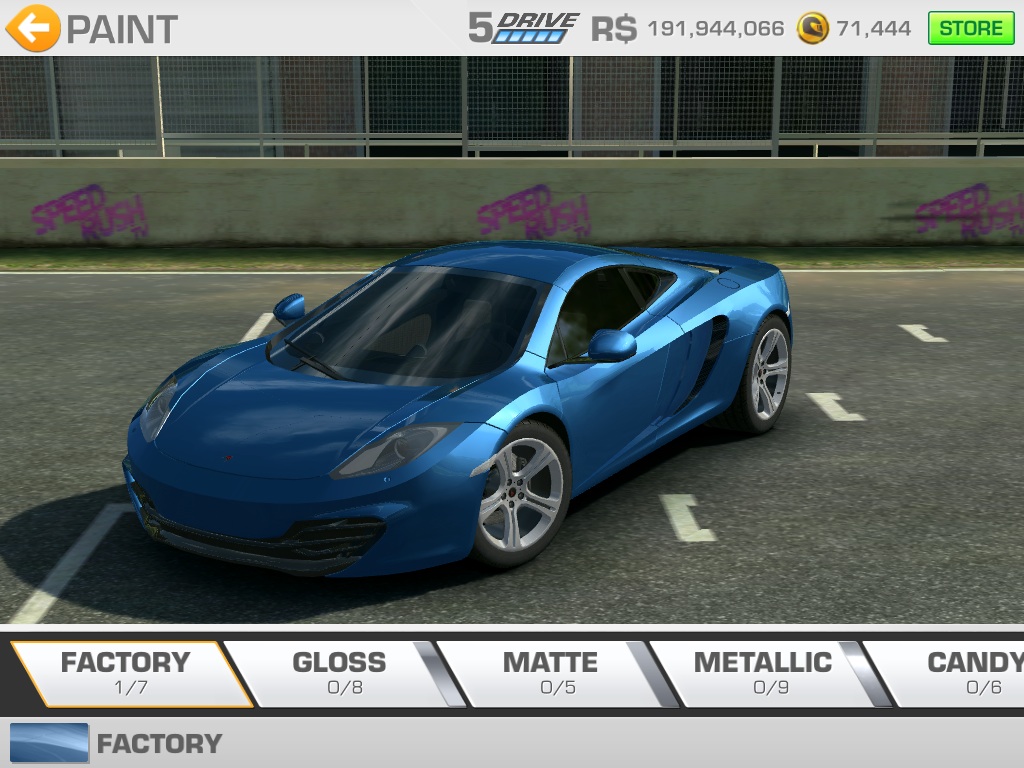Click the gold coin currency icon

(x=812, y=28)
